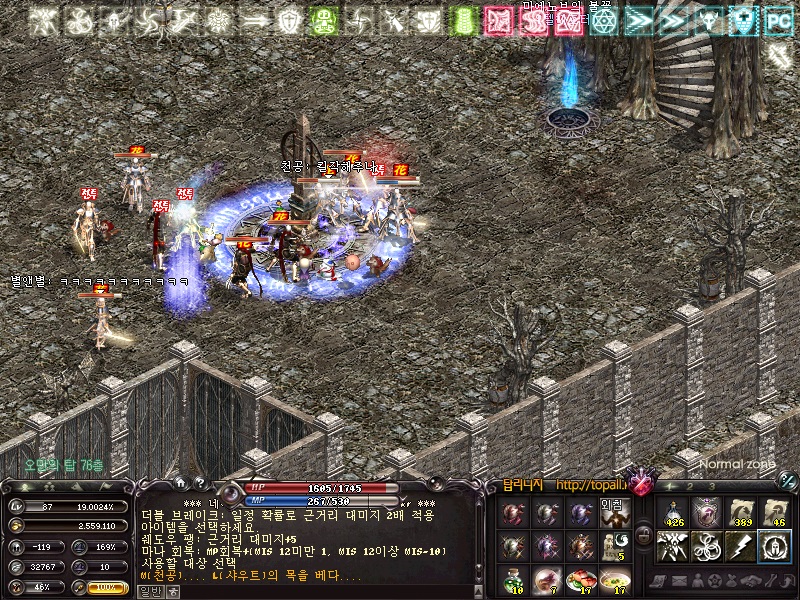800x600 pixels.
Task: Use the green potion with count 10
Action: pos(513,579)
